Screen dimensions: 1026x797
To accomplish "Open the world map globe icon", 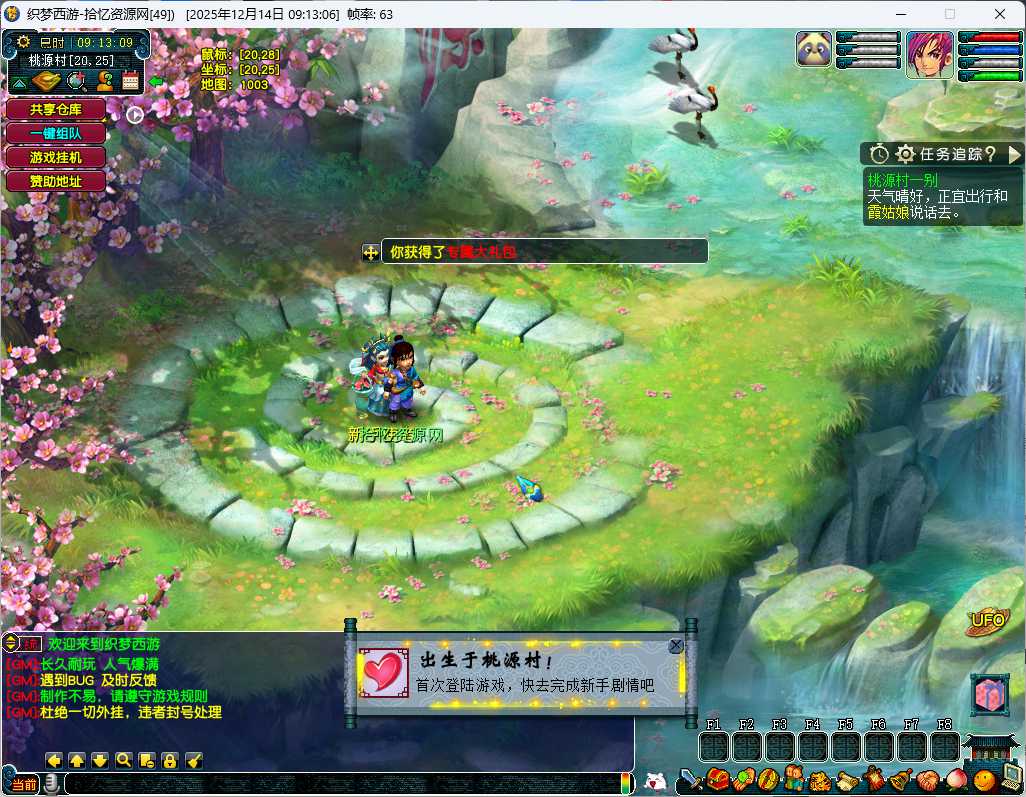I will (76, 83).
